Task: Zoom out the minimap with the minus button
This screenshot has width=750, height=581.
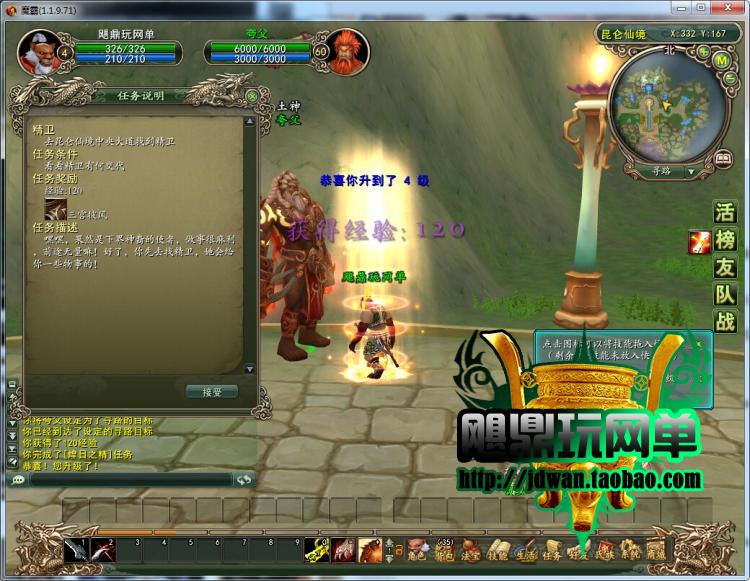Action: (728, 78)
